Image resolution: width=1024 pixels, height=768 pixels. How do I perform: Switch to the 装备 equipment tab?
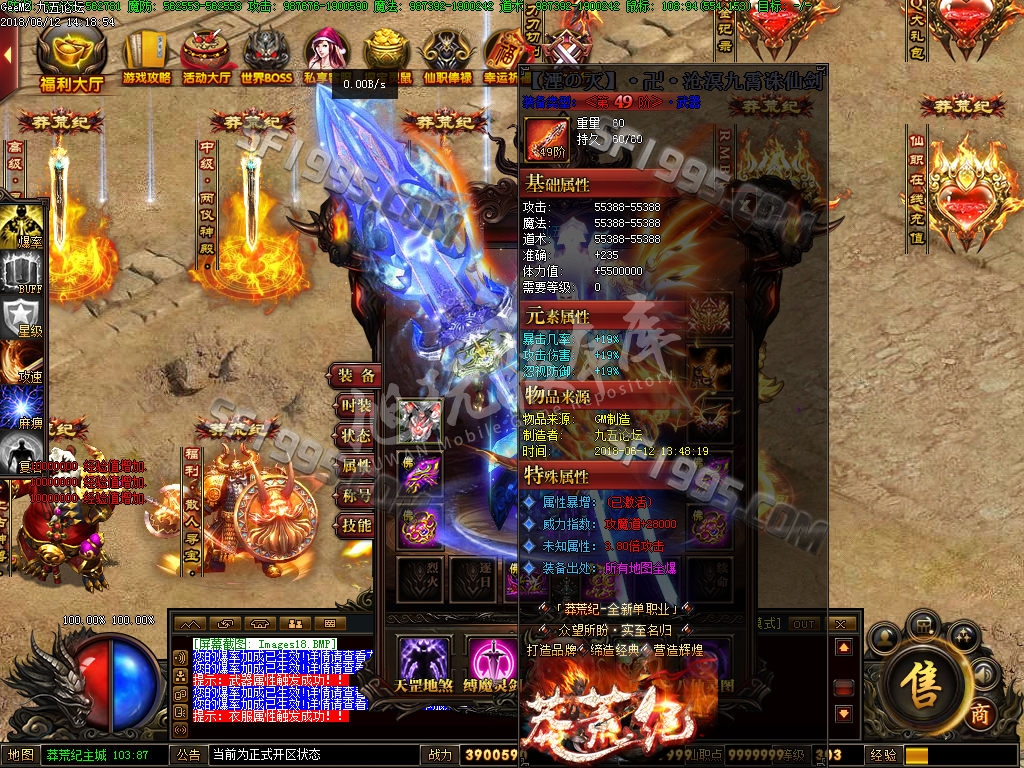click(x=356, y=376)
